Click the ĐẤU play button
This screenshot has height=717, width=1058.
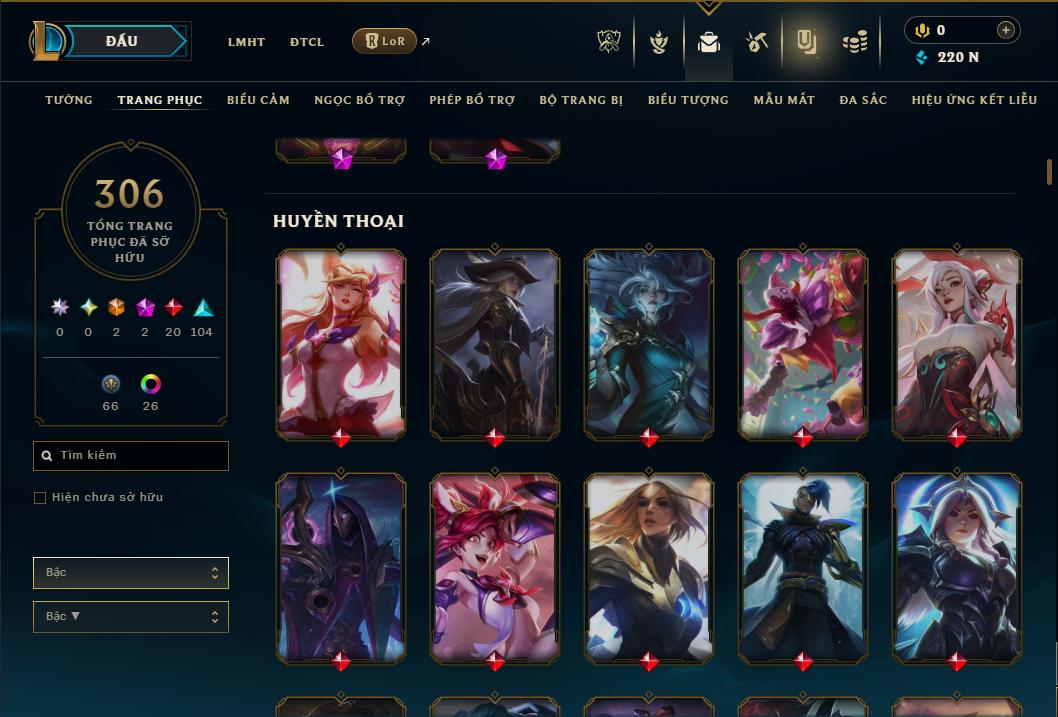tap(122, 41)
